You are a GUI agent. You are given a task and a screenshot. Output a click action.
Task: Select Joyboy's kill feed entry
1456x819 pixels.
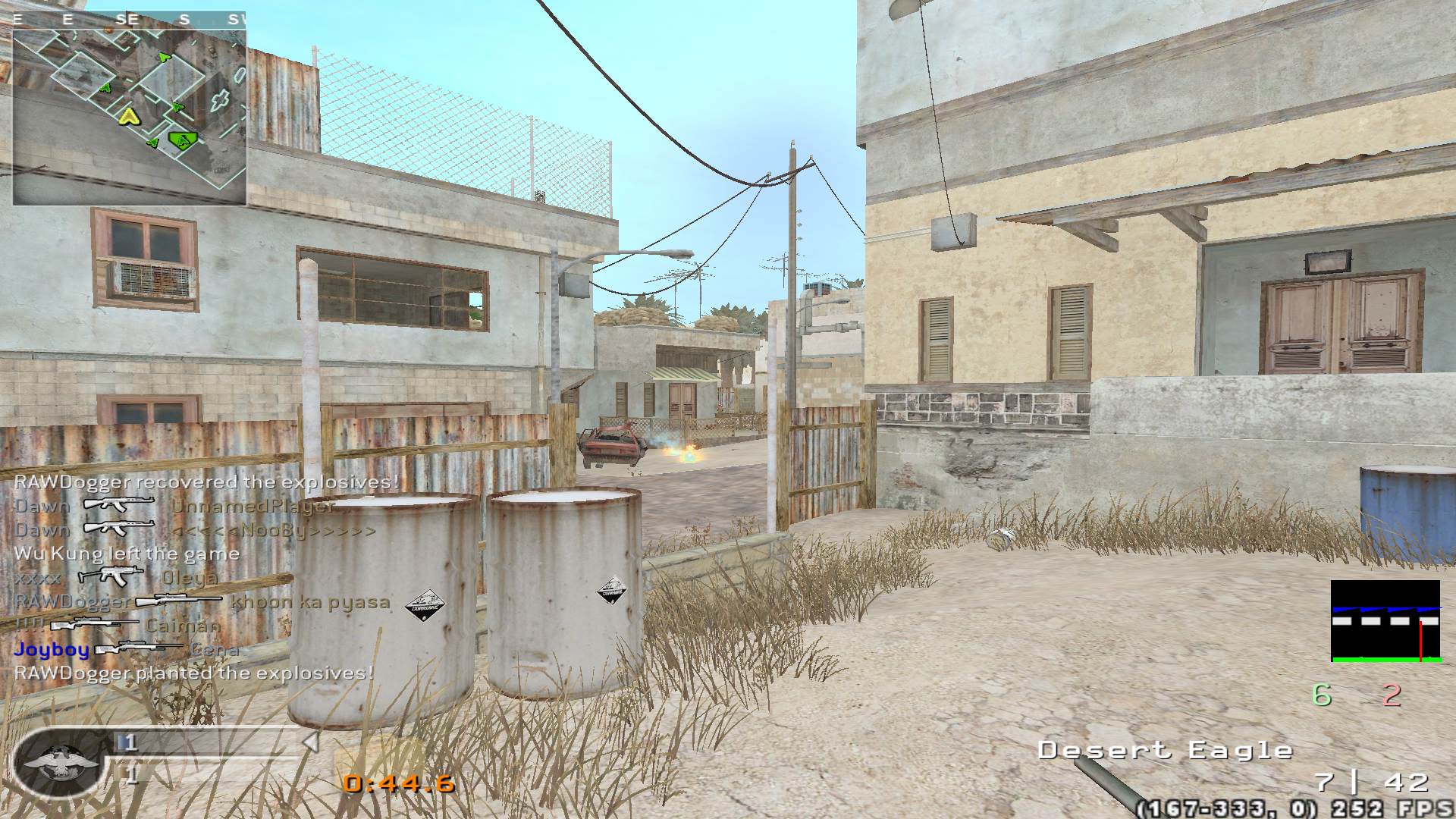tap(127, 649)
